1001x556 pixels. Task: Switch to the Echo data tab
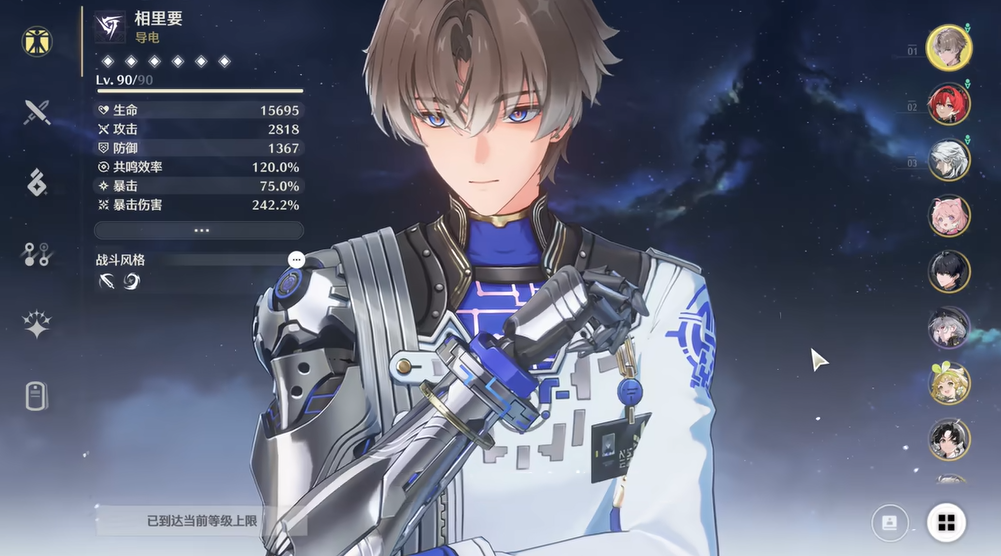(x=37, y=183)
